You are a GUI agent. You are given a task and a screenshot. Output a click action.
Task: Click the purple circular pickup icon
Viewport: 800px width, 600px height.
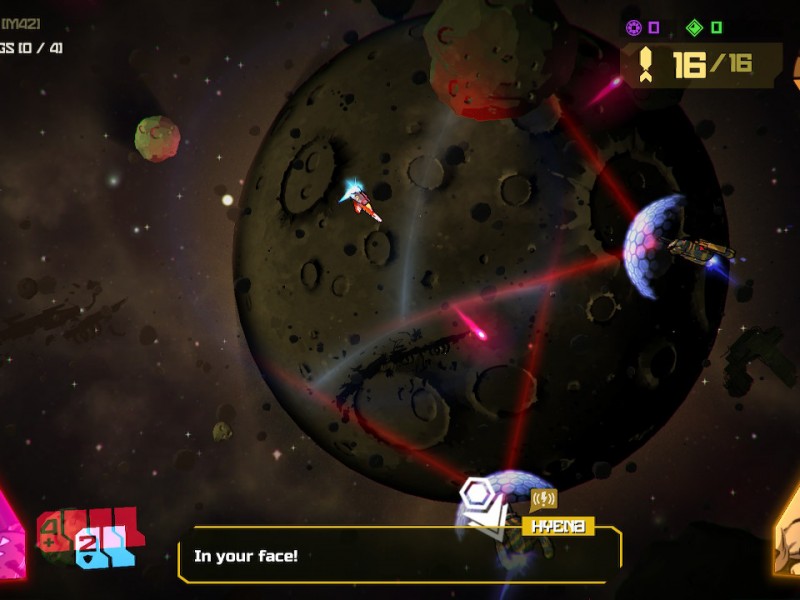tap(633, 28)
